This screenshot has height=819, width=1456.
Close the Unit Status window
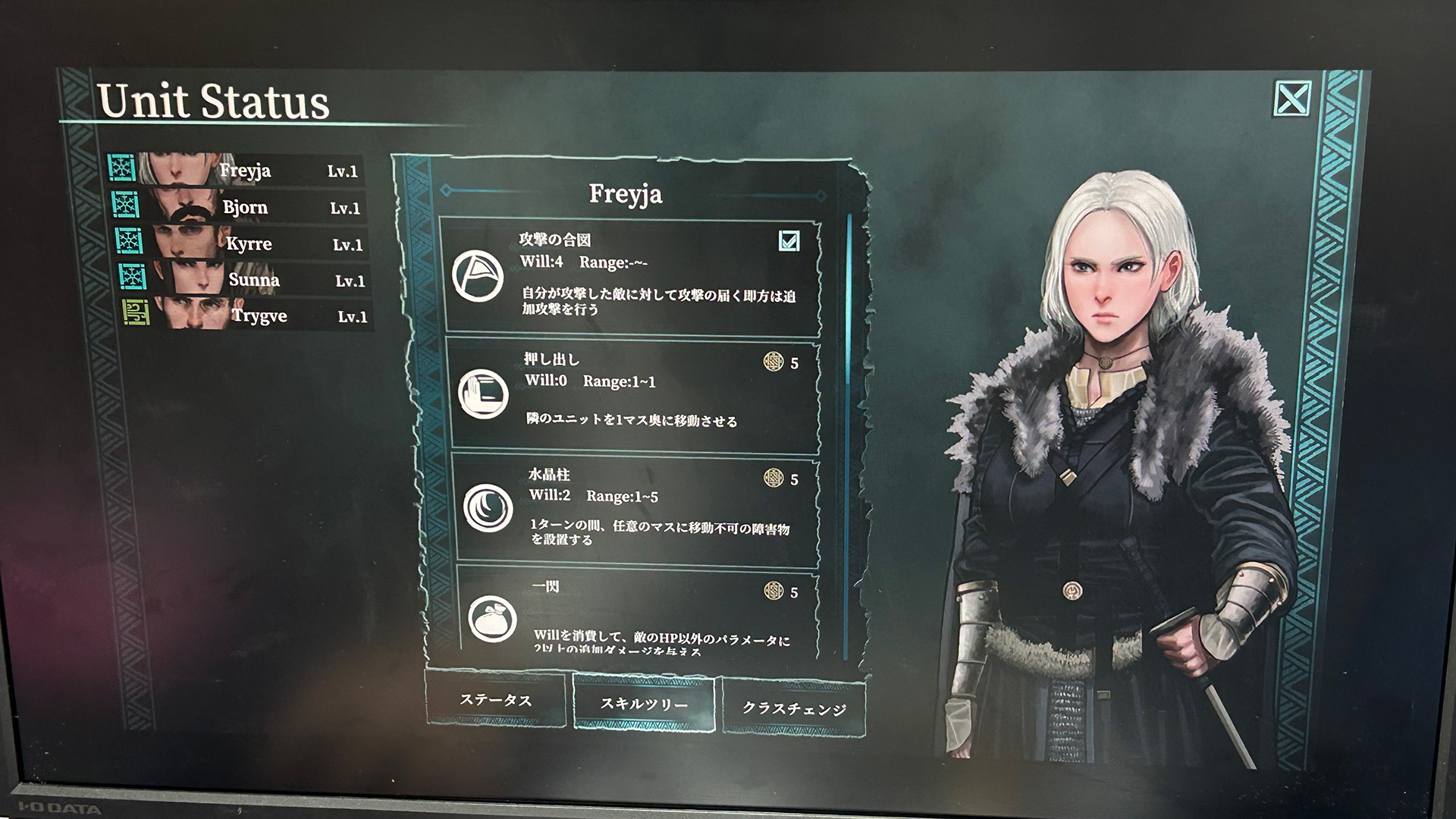(x=1291, y=99)
